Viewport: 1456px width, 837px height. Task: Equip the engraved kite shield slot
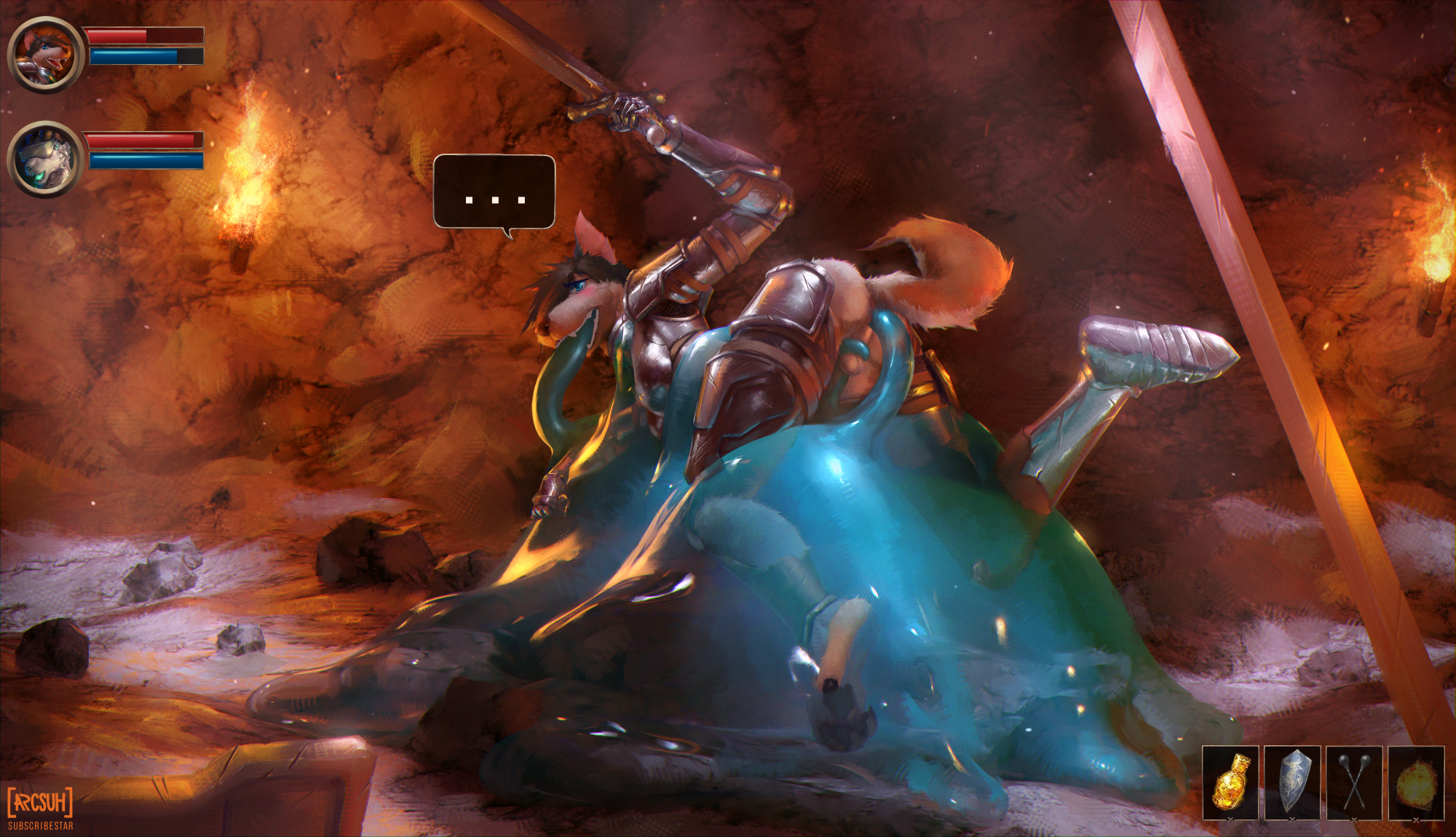[x=1291, y=782]
